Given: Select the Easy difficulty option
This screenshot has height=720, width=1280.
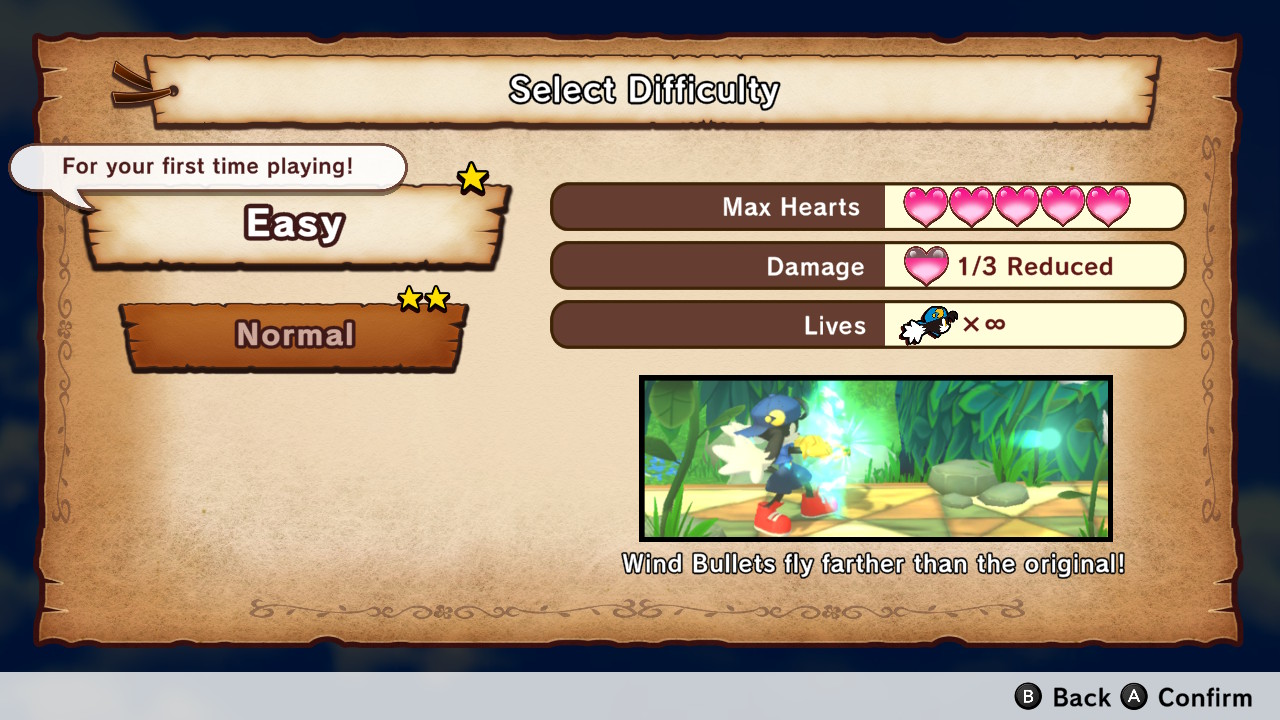Looking at the screenshot, I should [x=295, y=225].
